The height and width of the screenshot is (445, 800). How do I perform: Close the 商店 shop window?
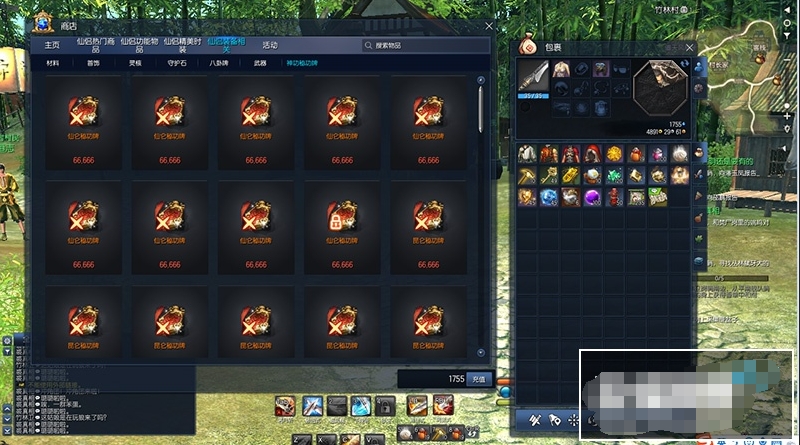tap(489, 26)
